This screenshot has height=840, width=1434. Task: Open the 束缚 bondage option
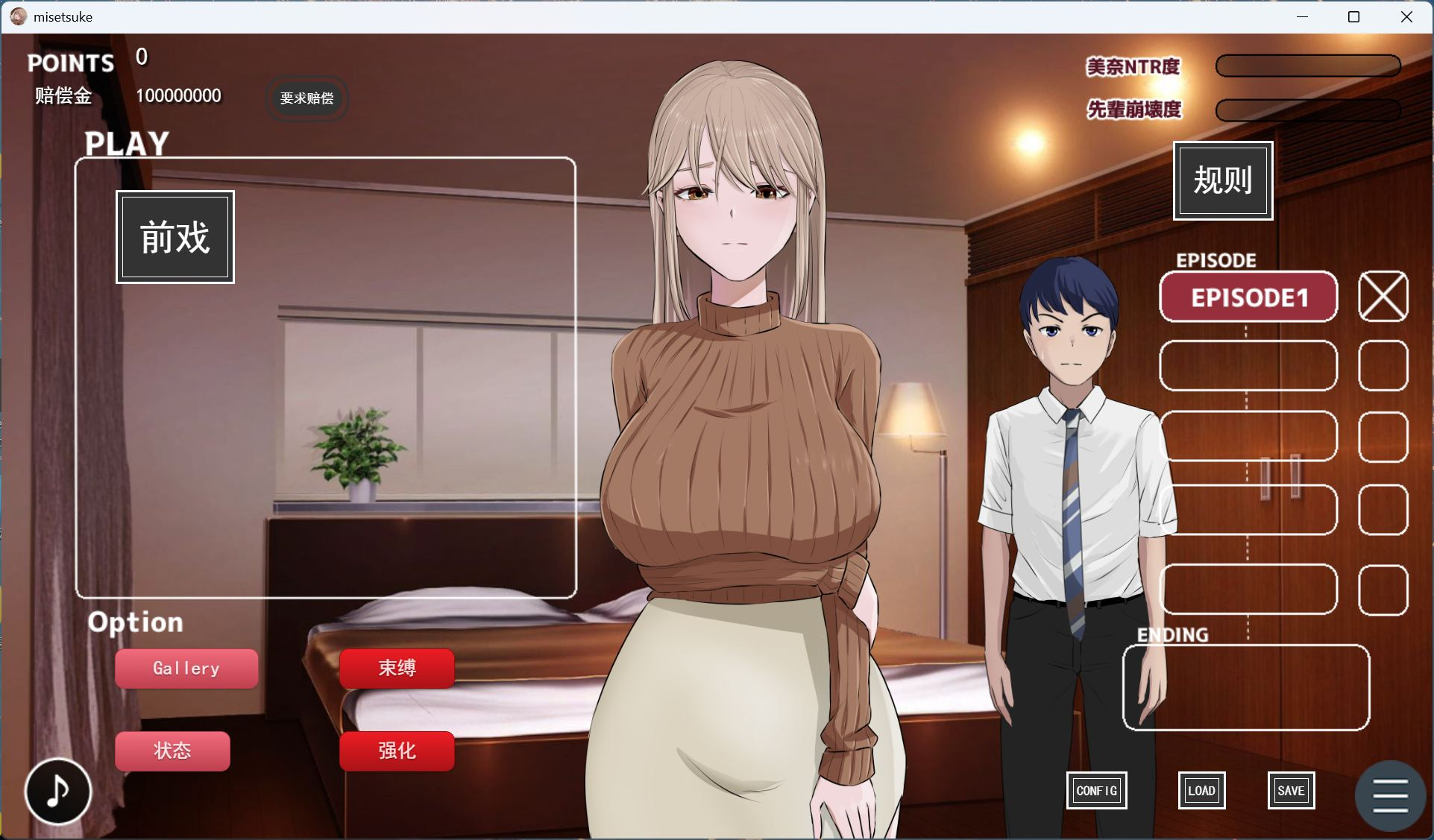[396, 669]
